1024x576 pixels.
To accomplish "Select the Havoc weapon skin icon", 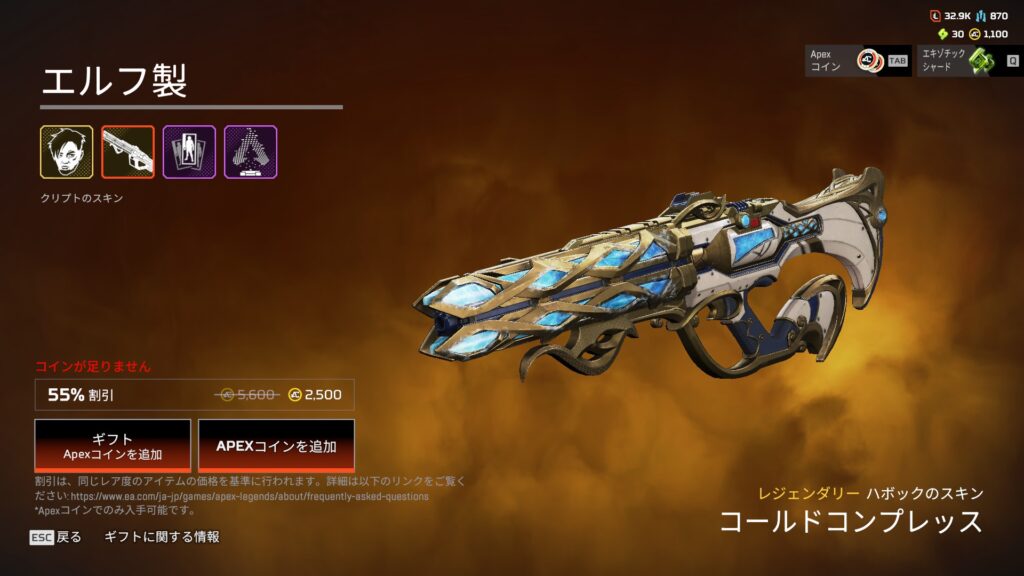I will click(128, 152).
